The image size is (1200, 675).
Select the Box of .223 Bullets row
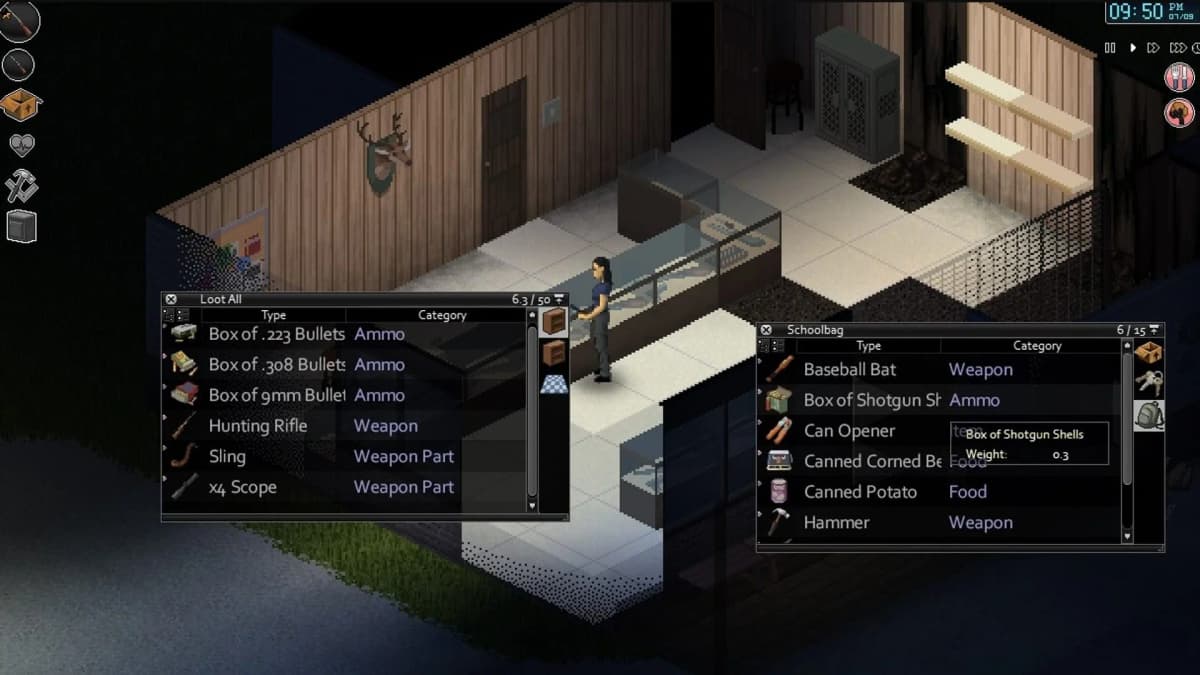click(276, 334)
